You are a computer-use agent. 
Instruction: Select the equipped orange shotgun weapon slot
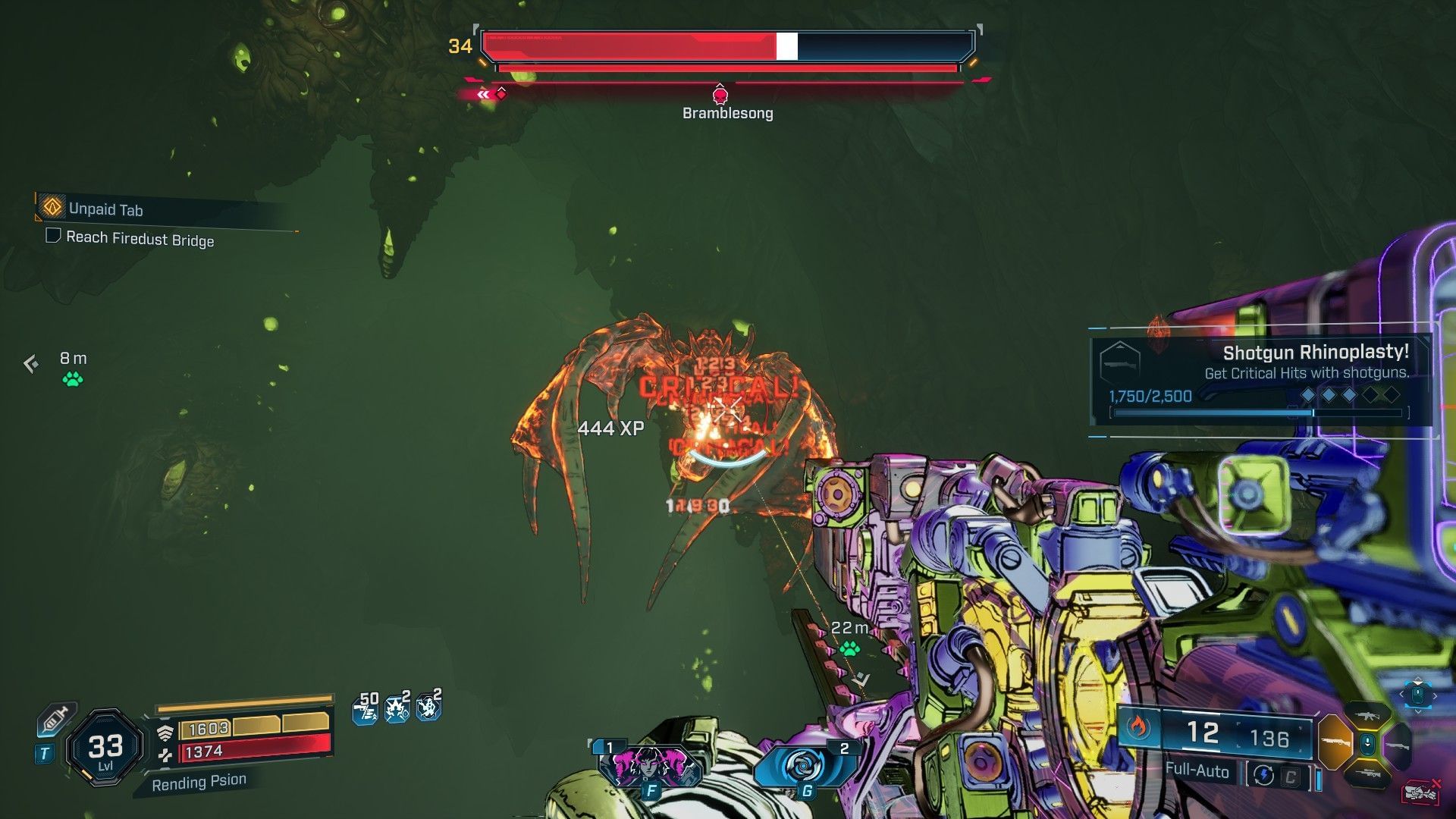1335,742
